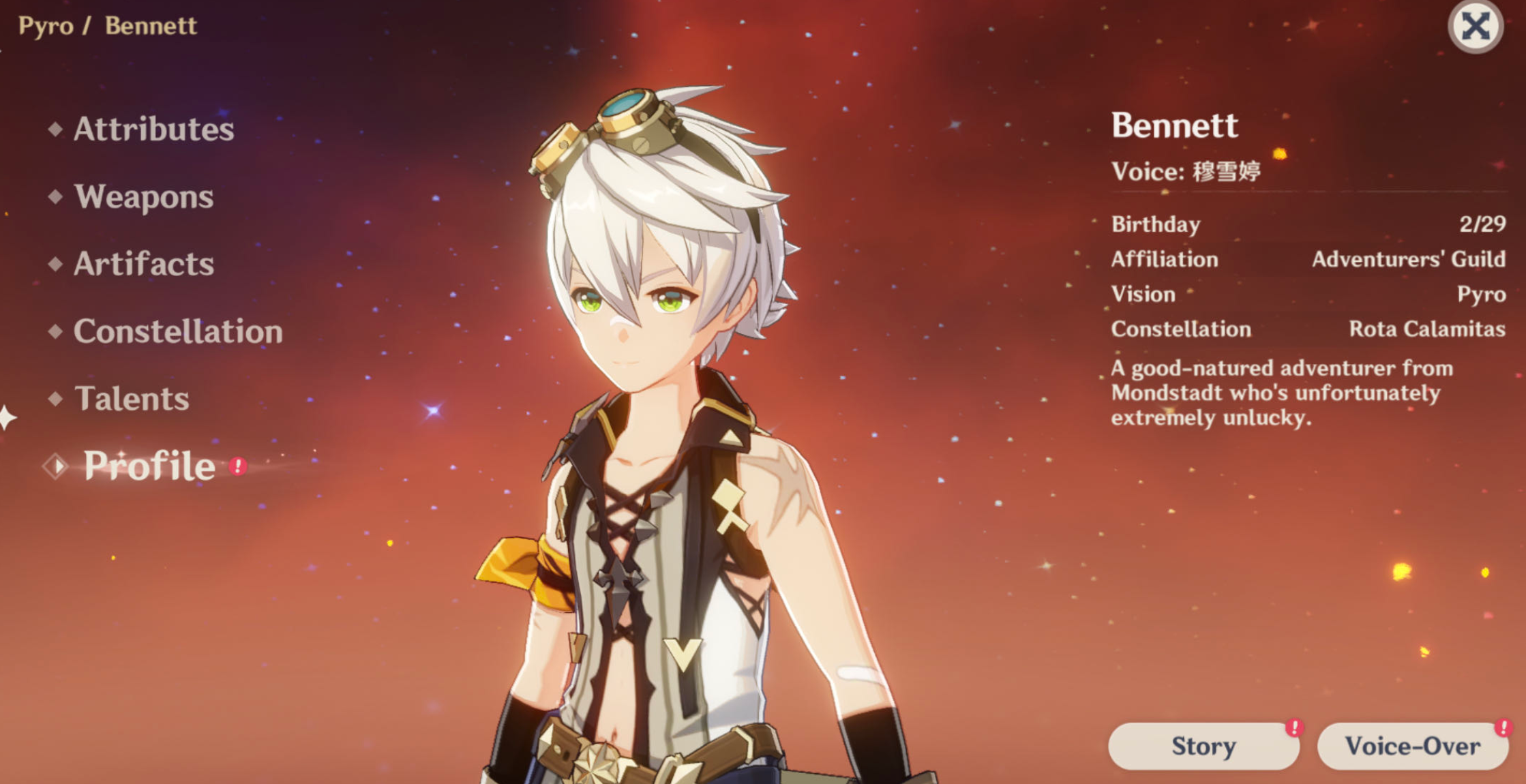View the Artifacts panel

click(x=145, y=265)
